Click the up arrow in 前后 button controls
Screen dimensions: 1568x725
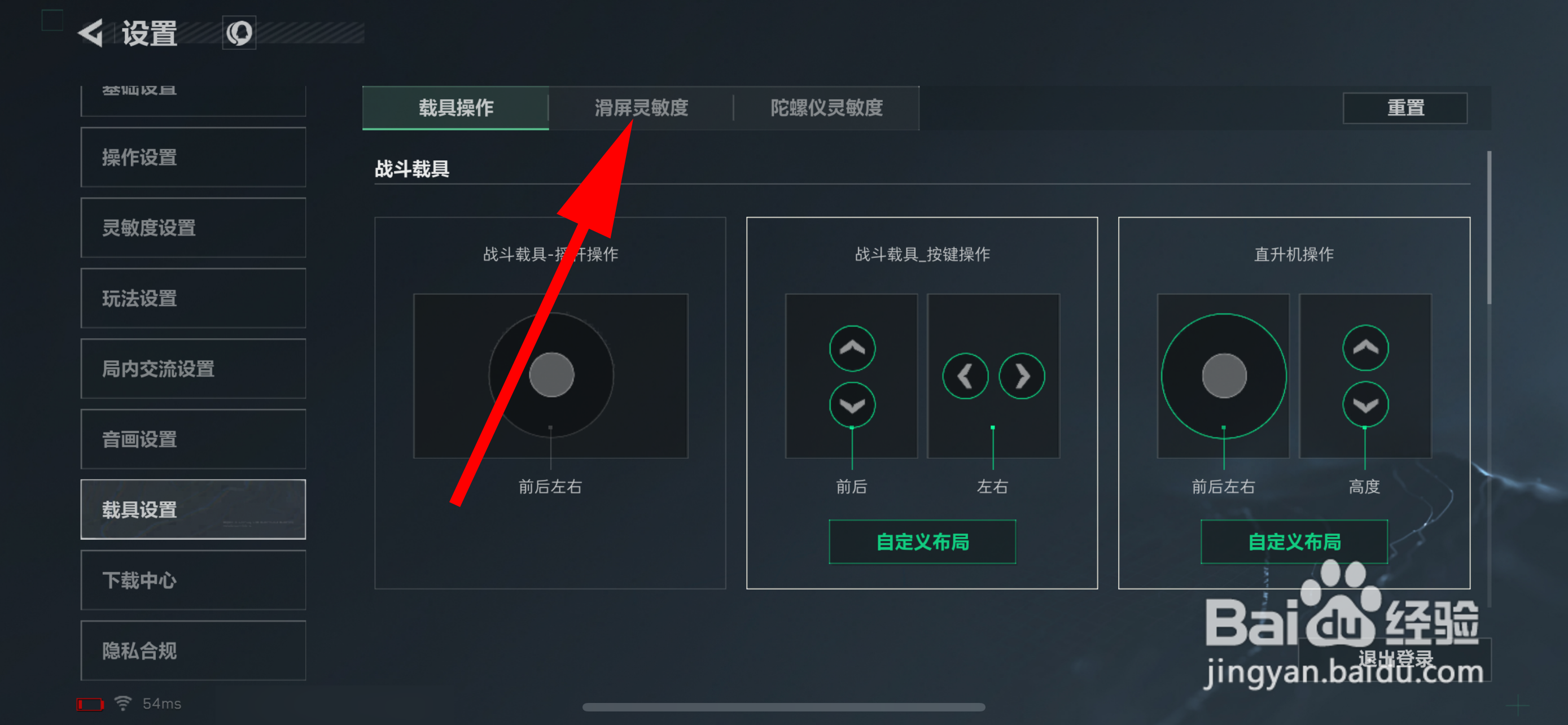[852, 348]
